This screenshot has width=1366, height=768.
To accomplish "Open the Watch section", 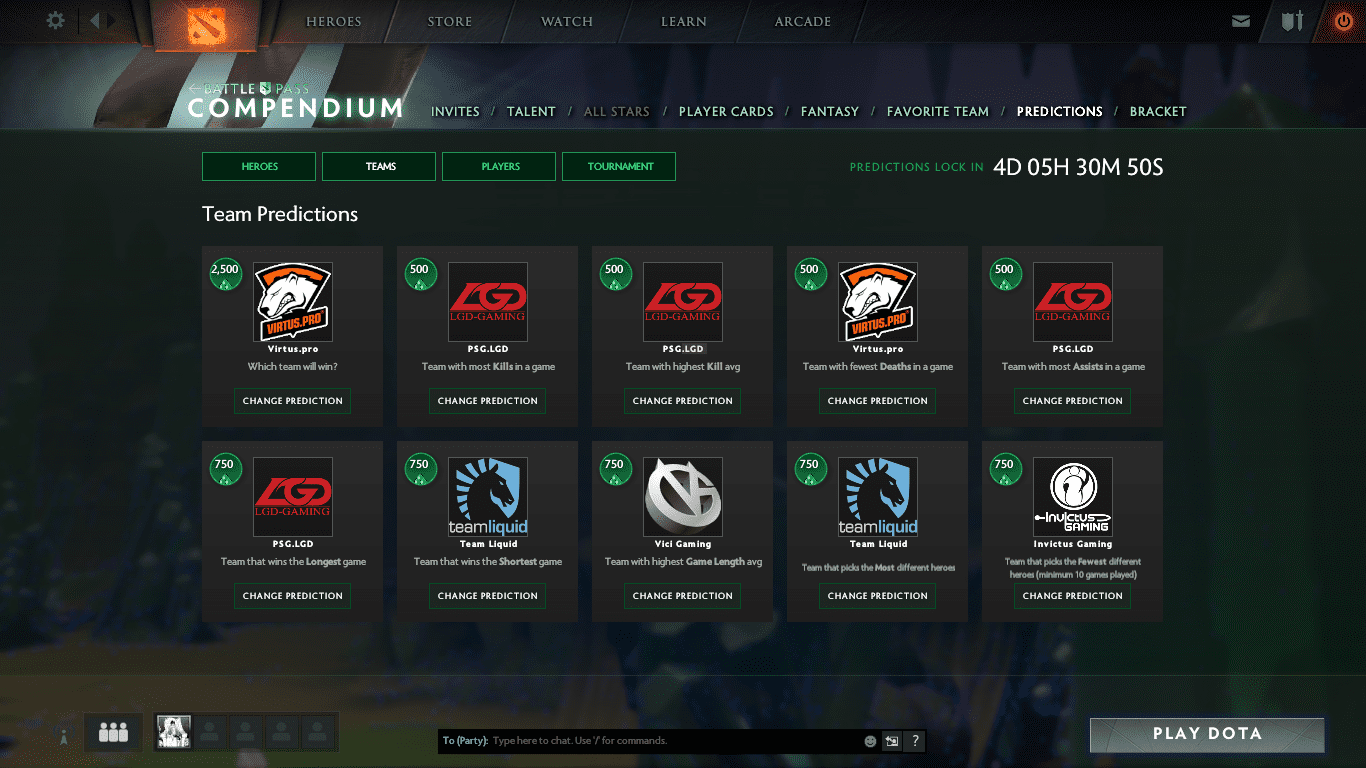I will pos(567,22).
